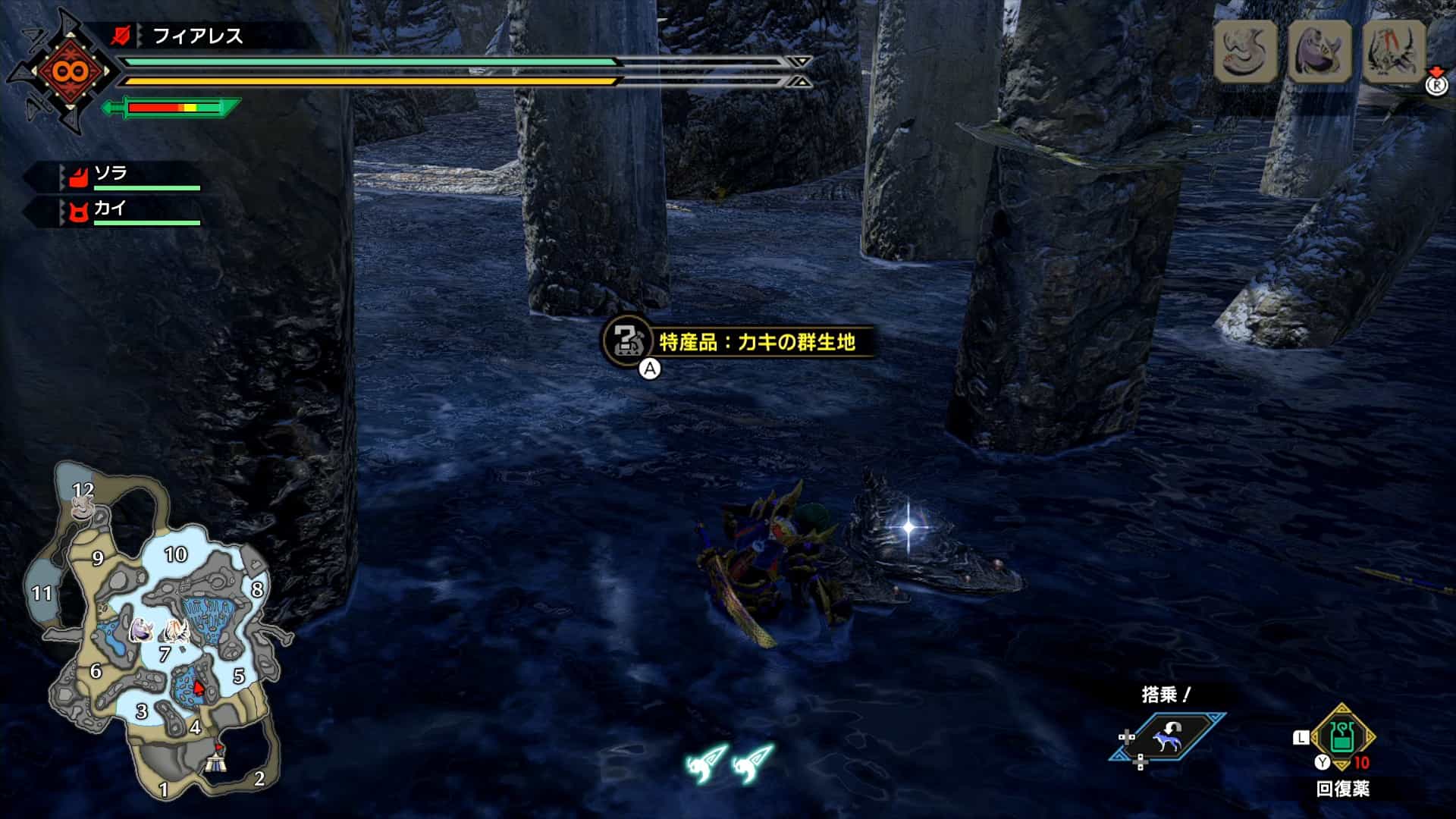This screenshot has height=819, width=1456.
Task: Click the Khezu marker near area 12
Action: point(83,507)
